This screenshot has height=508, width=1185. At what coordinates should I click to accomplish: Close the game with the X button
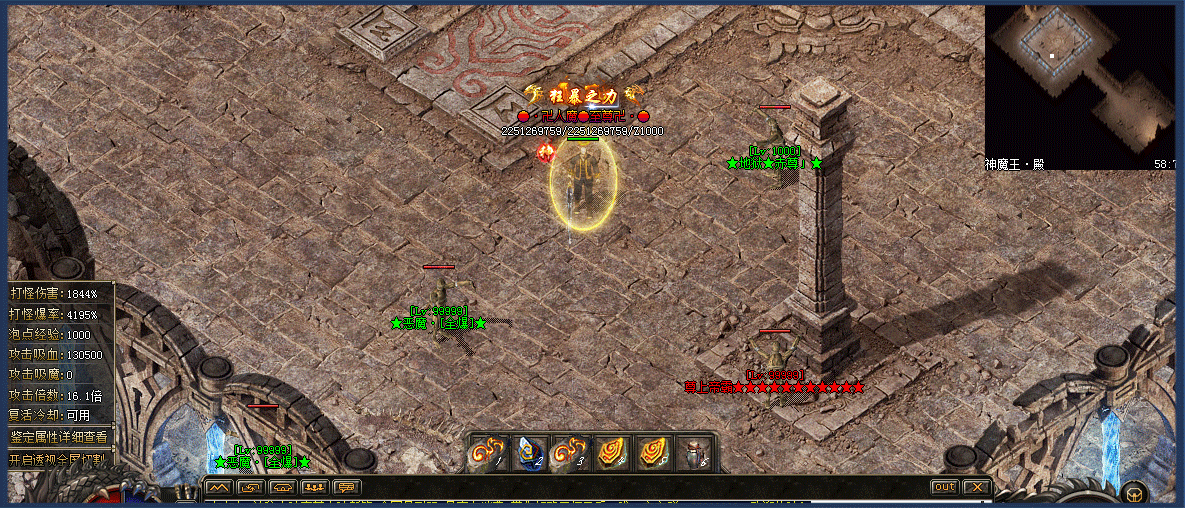pos(976,487)
